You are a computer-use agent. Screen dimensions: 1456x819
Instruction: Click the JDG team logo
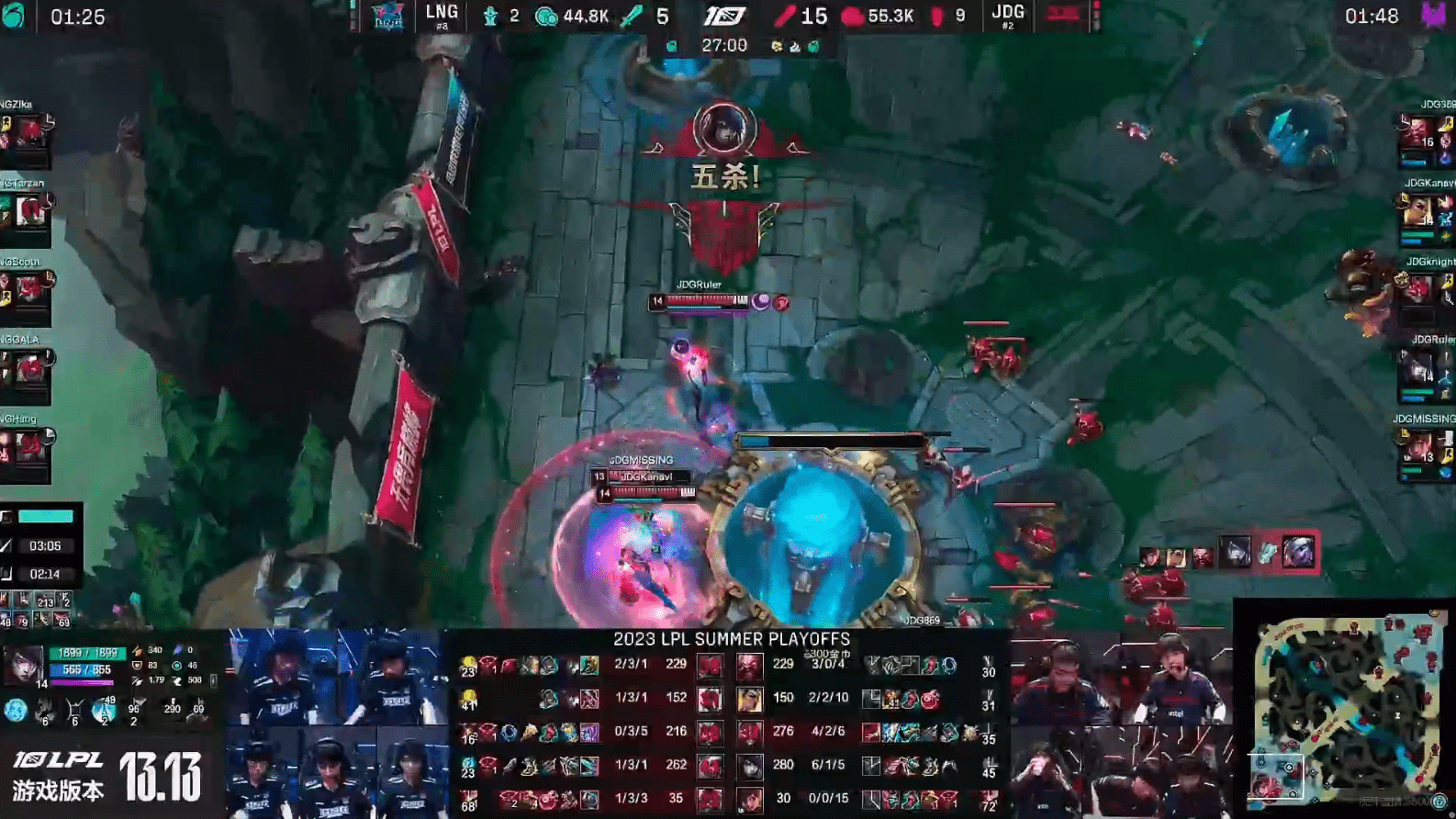[x=1063, y=16]
